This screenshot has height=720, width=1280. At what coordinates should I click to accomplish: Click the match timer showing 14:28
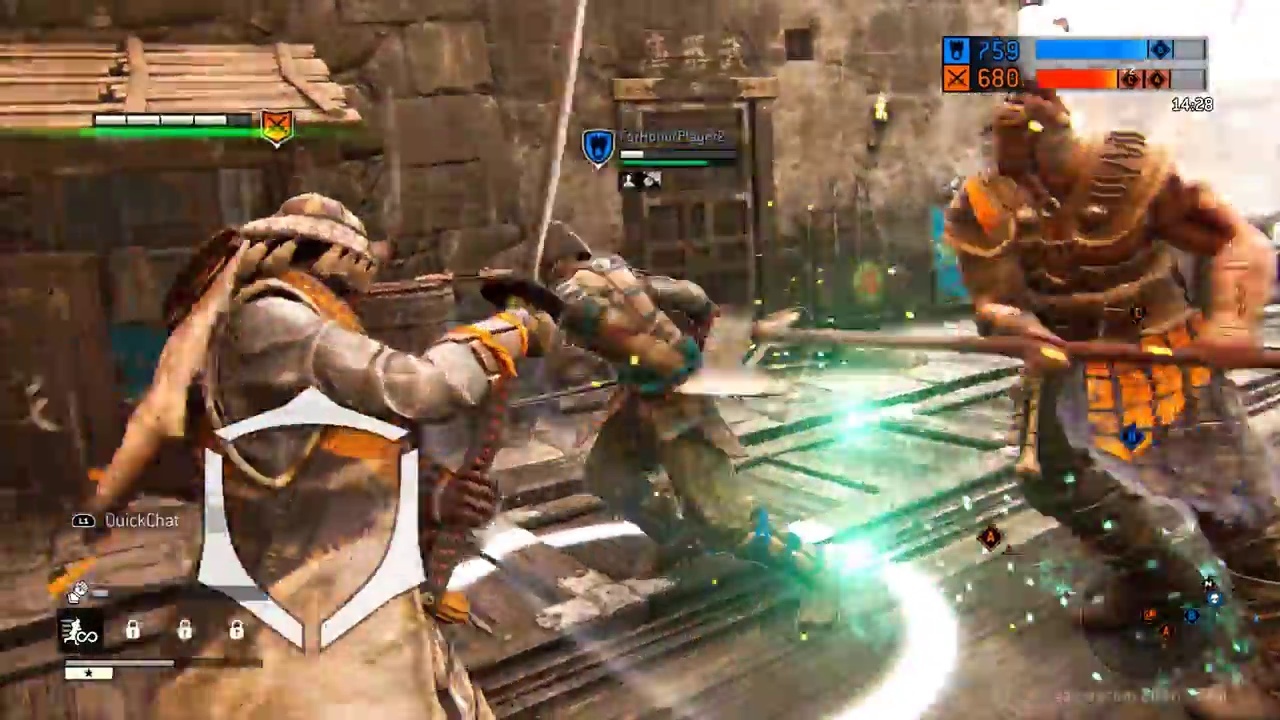[x=1192, y=104]
